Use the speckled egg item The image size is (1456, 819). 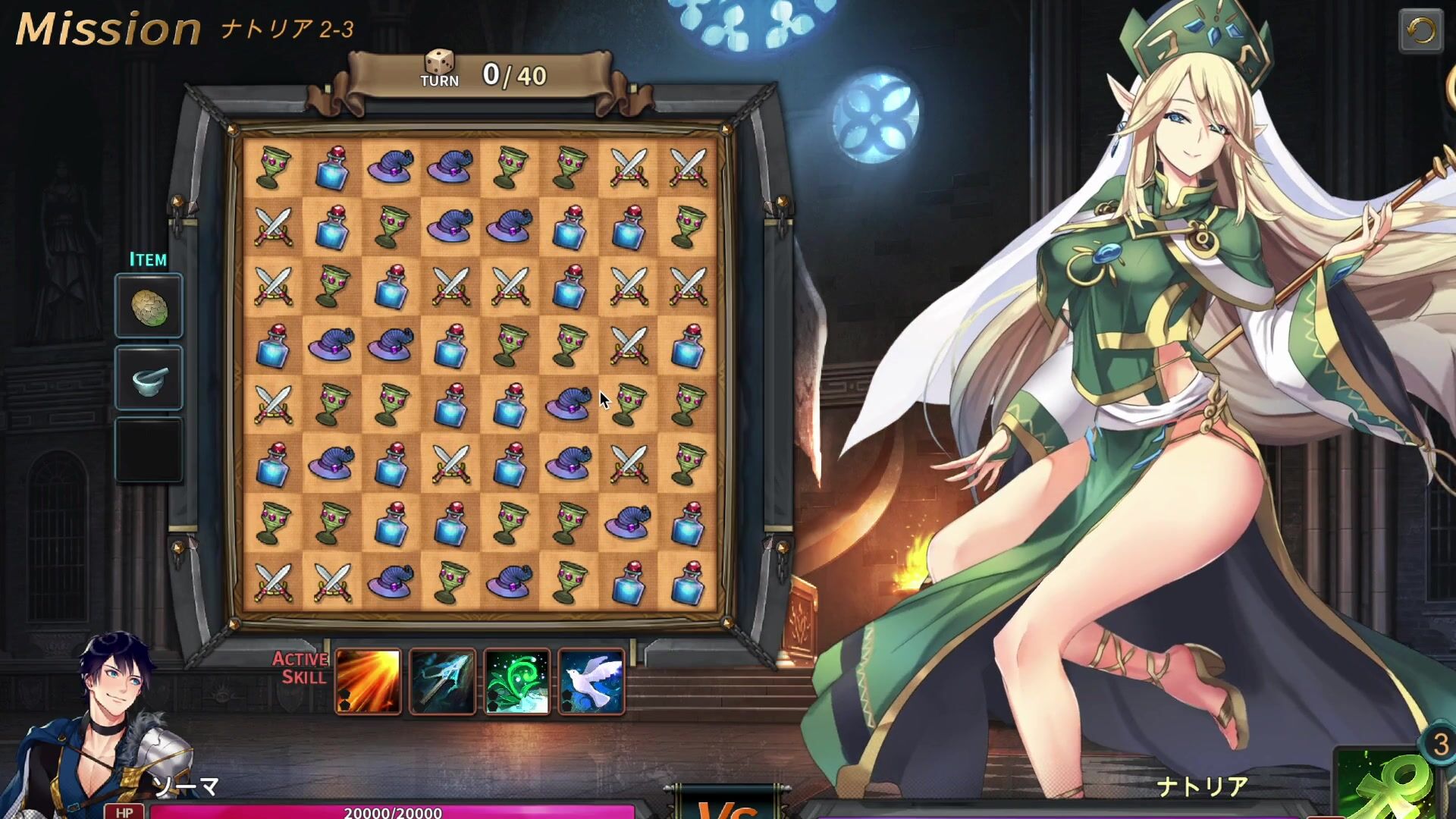click(149, 306)
